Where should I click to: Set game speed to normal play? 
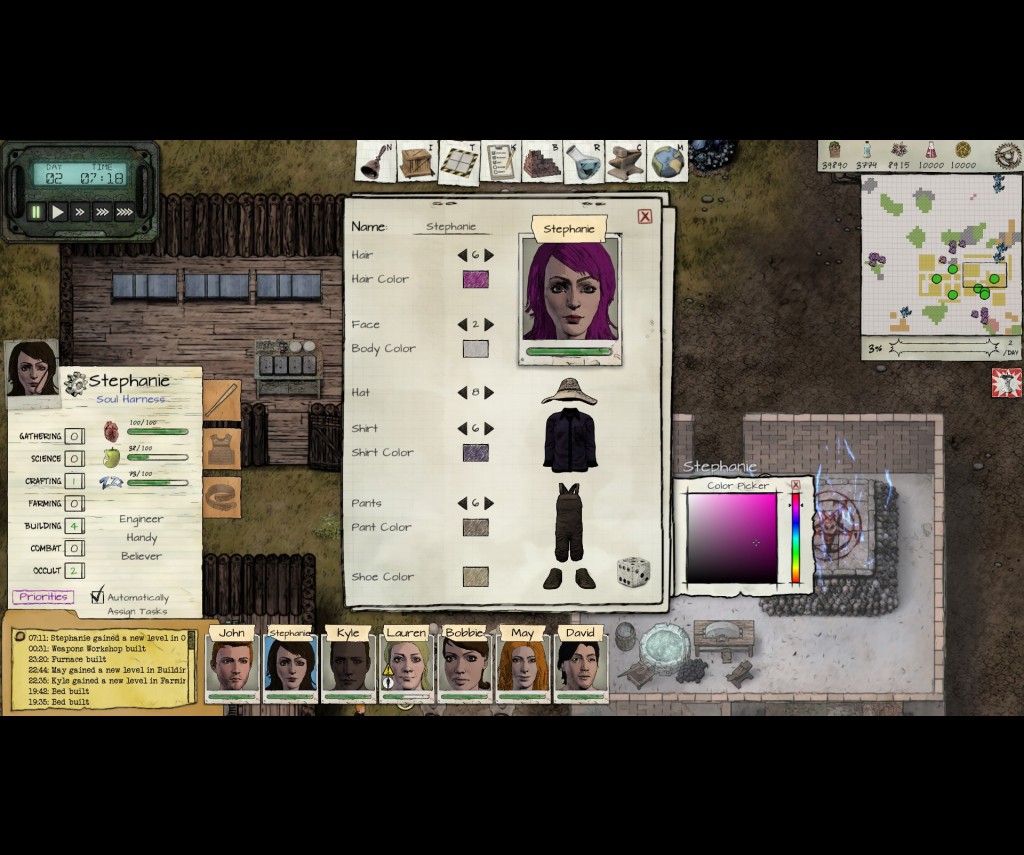pos(58,212)
